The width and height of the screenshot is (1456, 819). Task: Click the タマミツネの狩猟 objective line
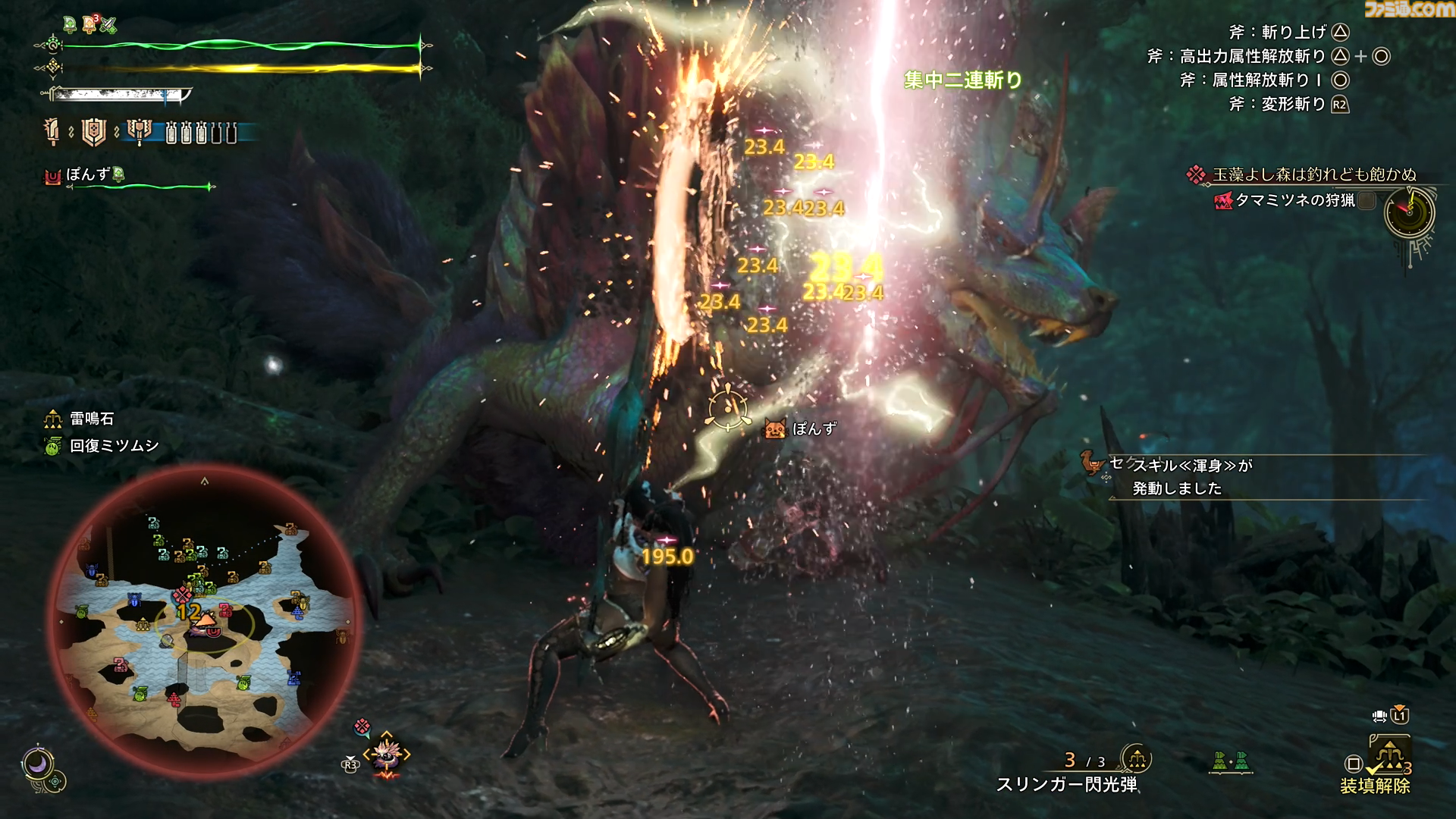pos(1294,200)
